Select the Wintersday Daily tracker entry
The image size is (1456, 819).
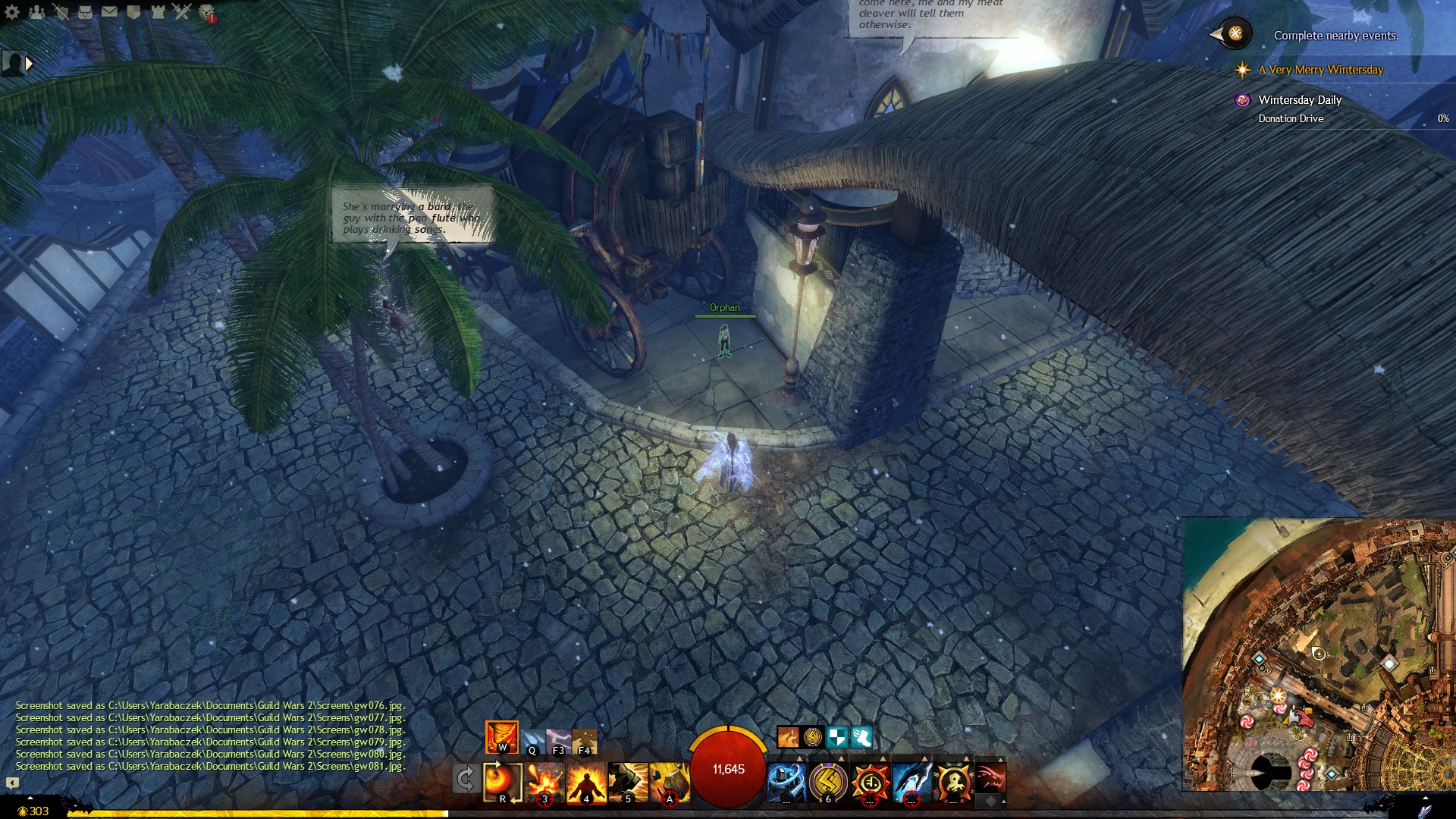(1300, 100)
